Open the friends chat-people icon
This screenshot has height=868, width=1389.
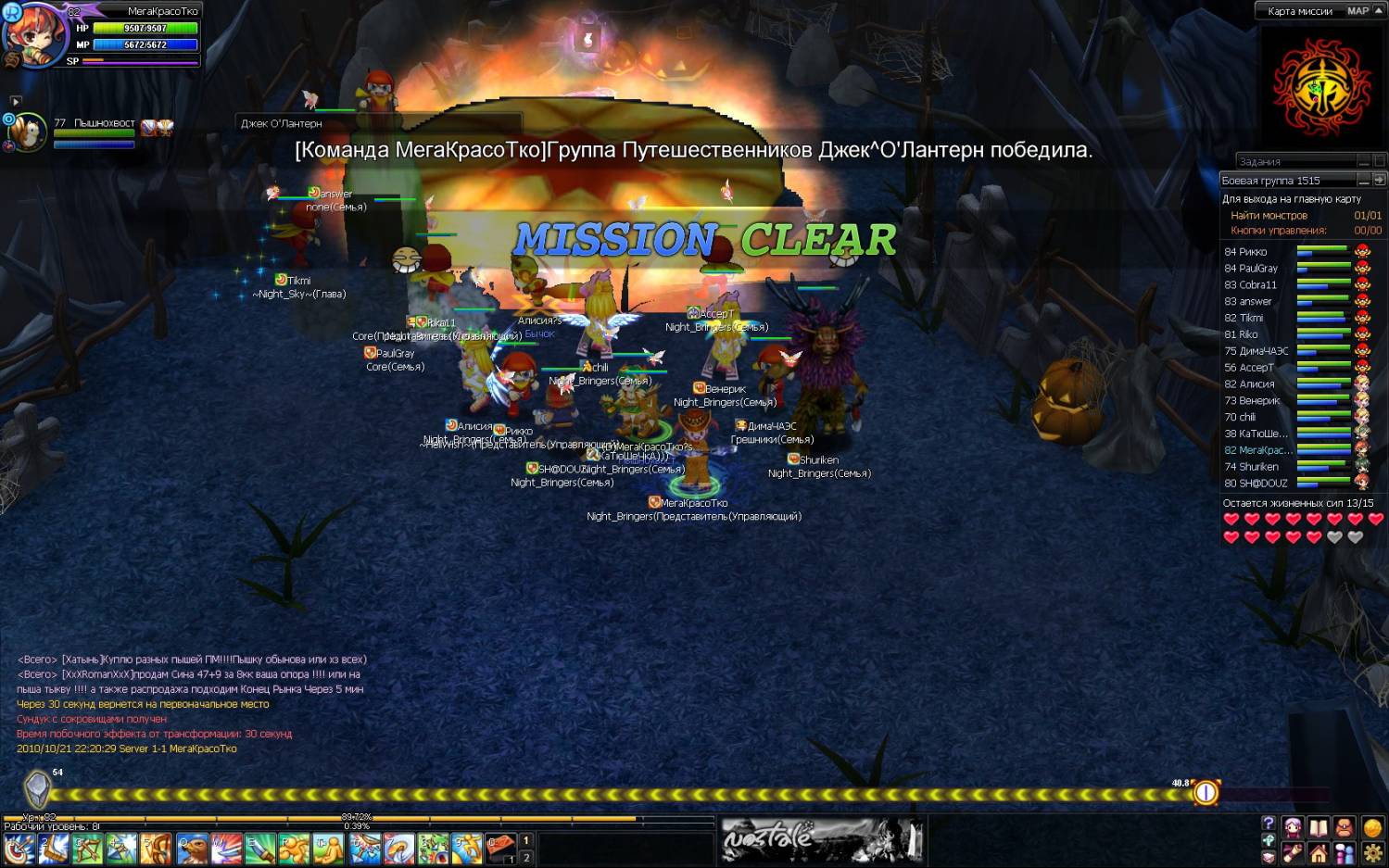click(1344, 853)
